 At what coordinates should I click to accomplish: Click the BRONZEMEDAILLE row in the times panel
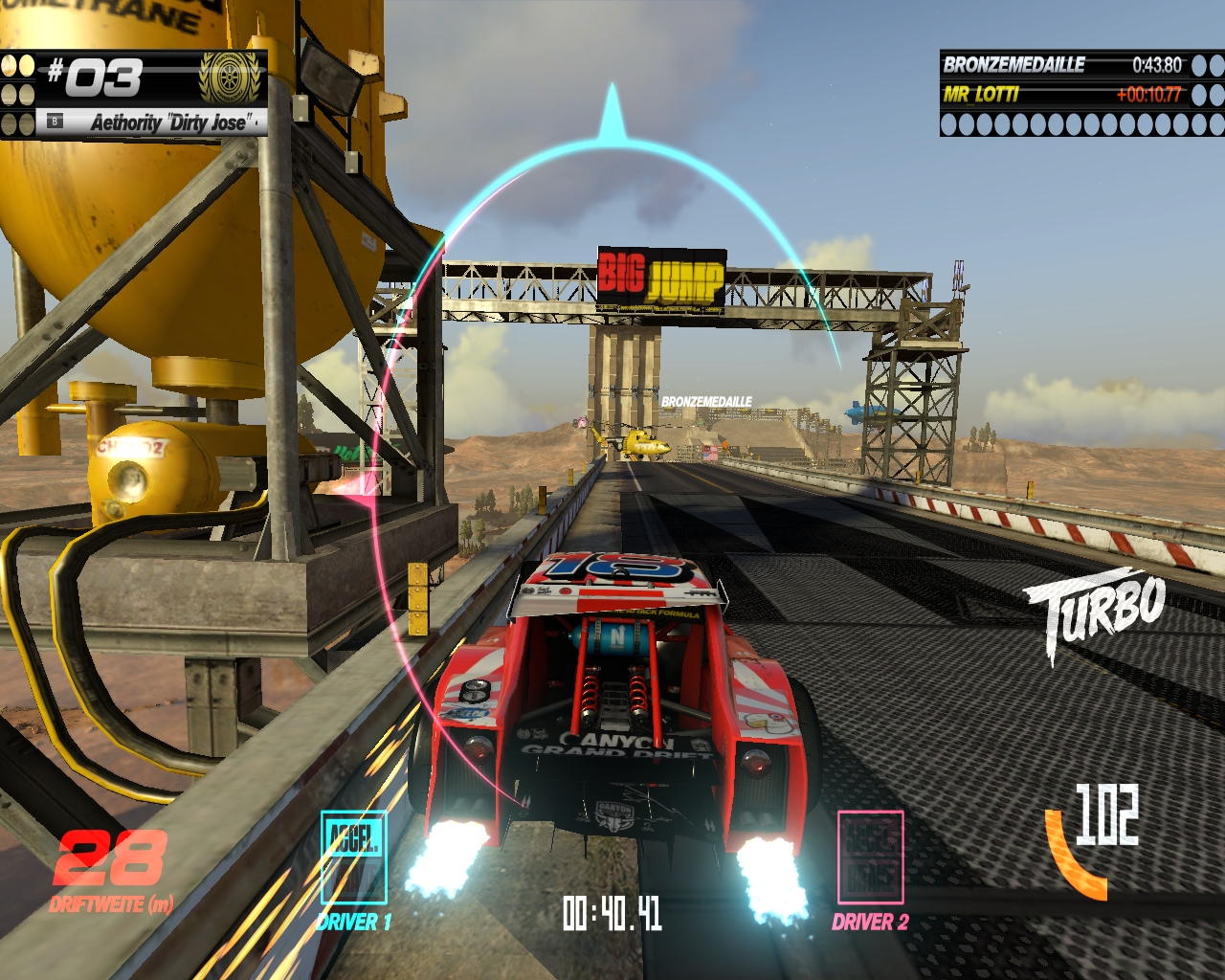click(1062, 65)
